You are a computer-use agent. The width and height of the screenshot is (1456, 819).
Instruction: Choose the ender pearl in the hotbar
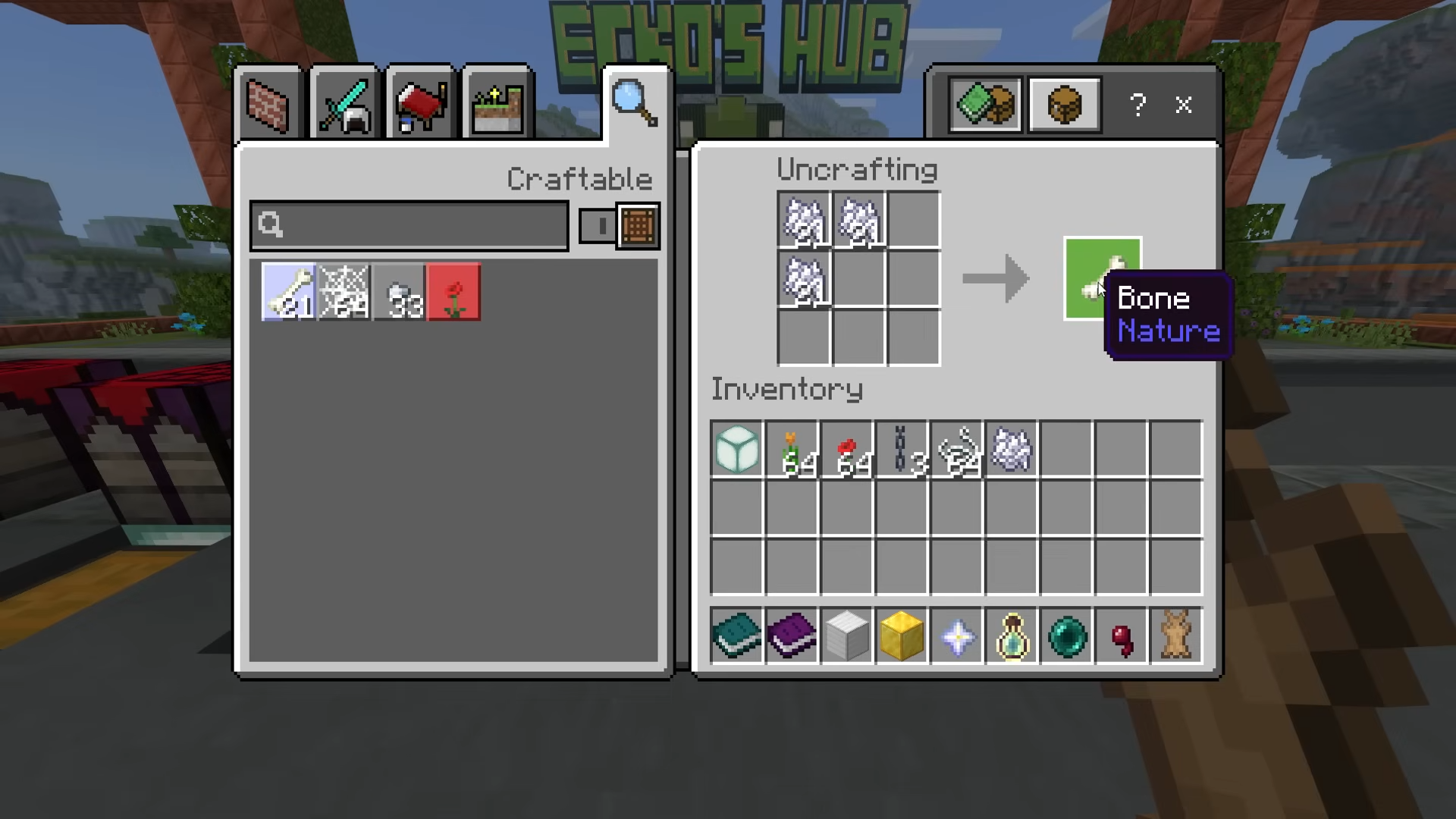(x=1067, y=635)
